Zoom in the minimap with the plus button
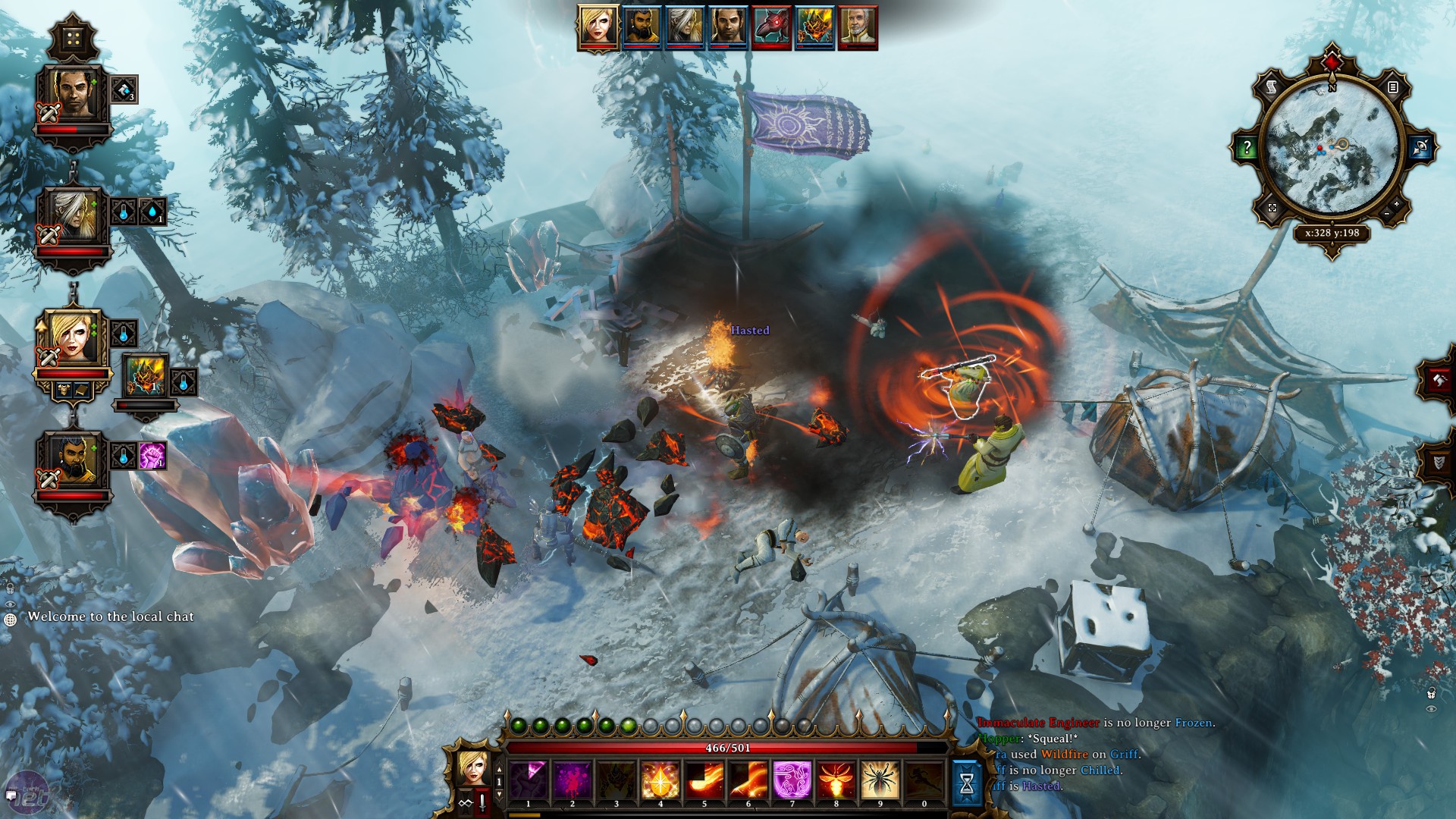This screenshot has width=1456, height=819. pyautogui.click(x=1397, y=203)
